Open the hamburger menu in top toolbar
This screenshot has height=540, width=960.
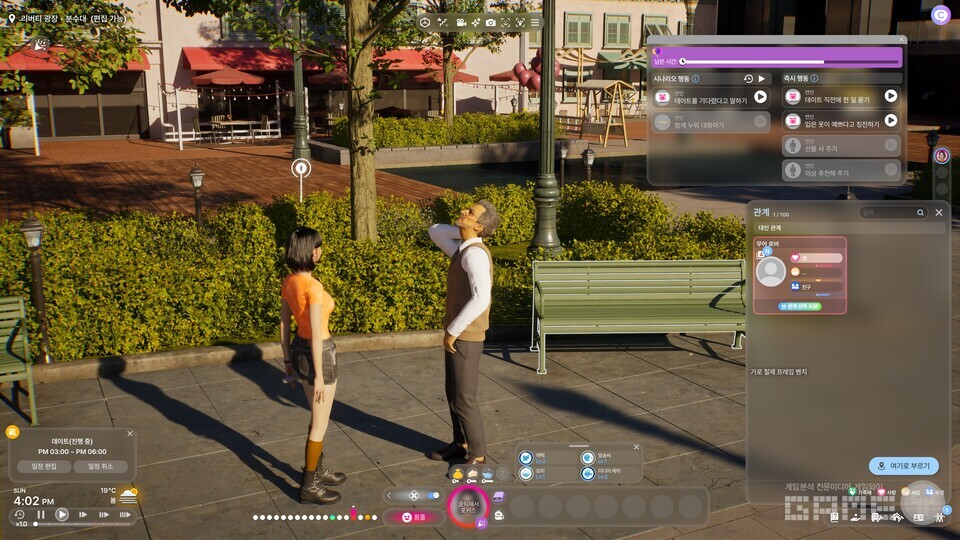click(x=535, y=22)
